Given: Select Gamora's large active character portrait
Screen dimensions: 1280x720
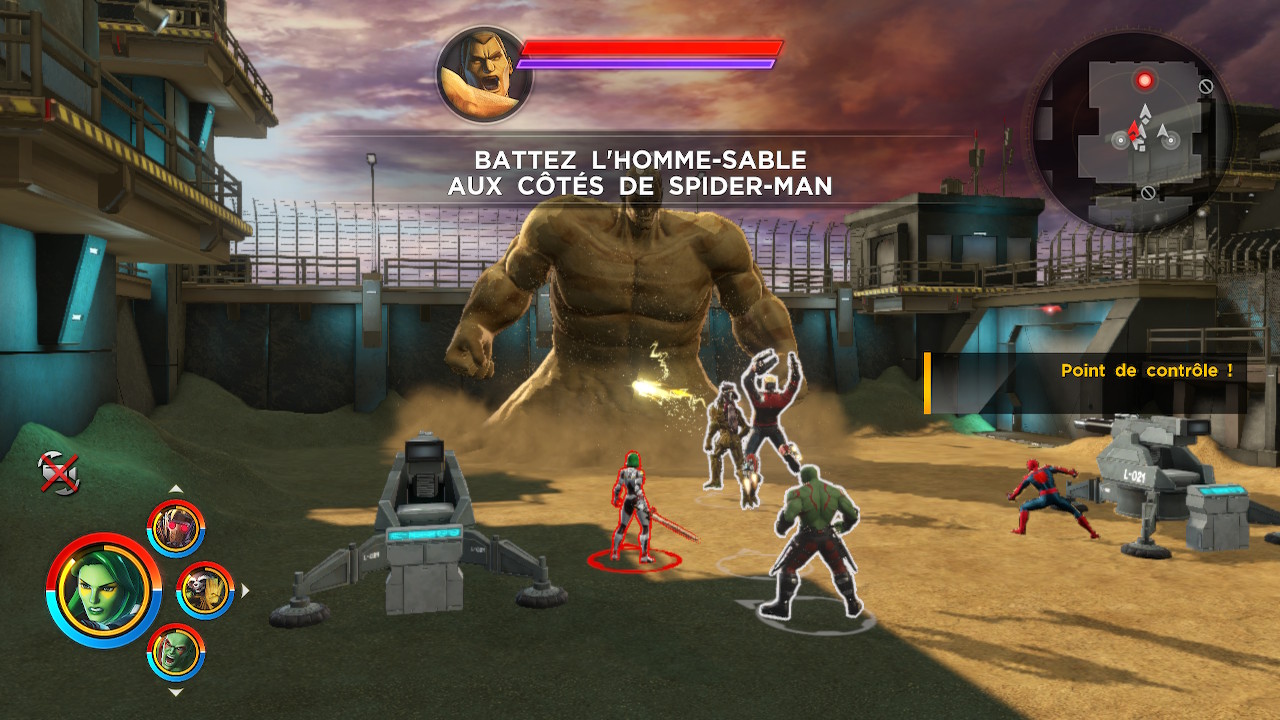Looking at the screenshot, I should coord(103,589).
